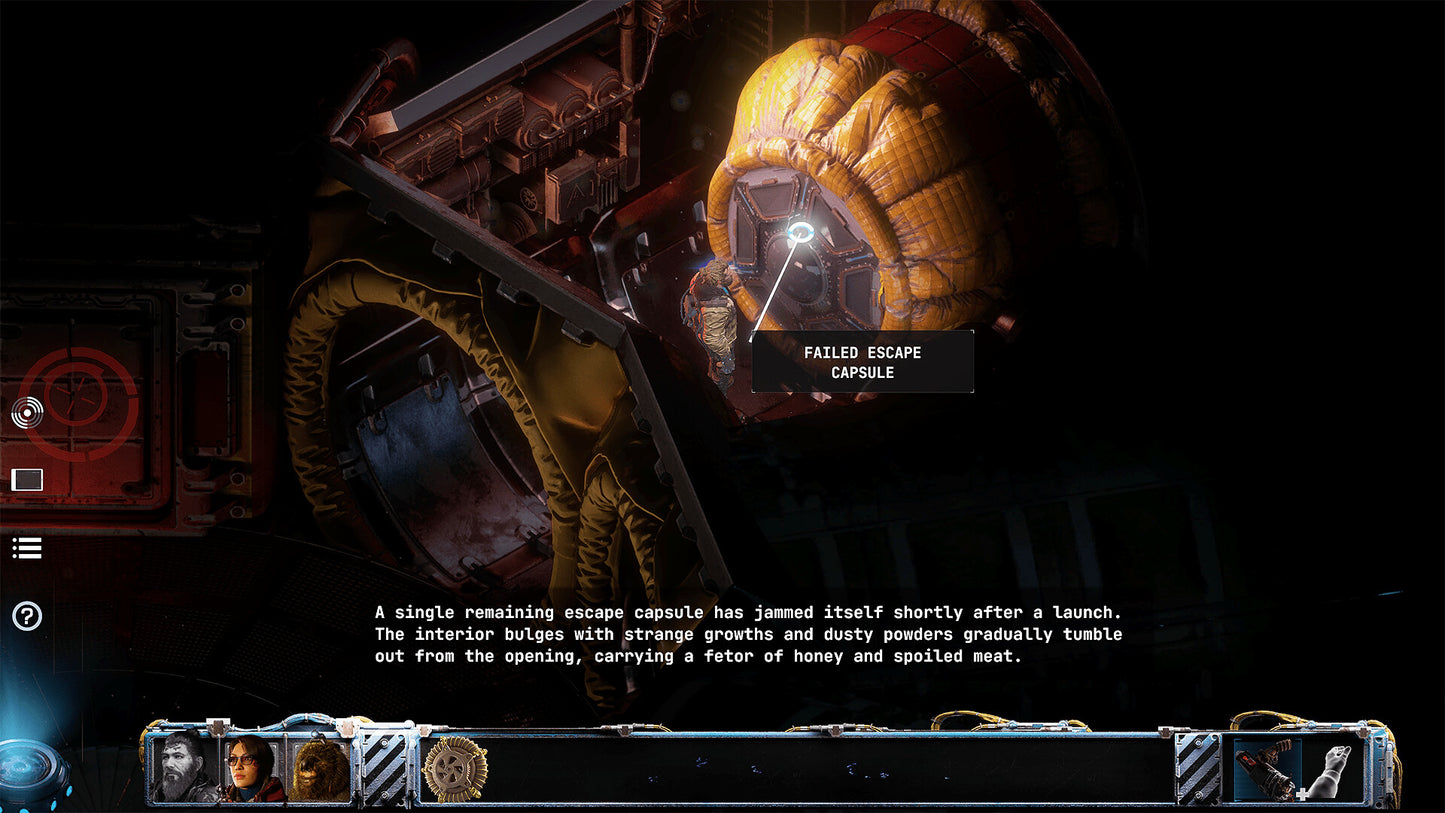The width and height of the screenshot is (1445, 813).
Task: Open the quest log list icon
Action: click(x=27, y=547)
